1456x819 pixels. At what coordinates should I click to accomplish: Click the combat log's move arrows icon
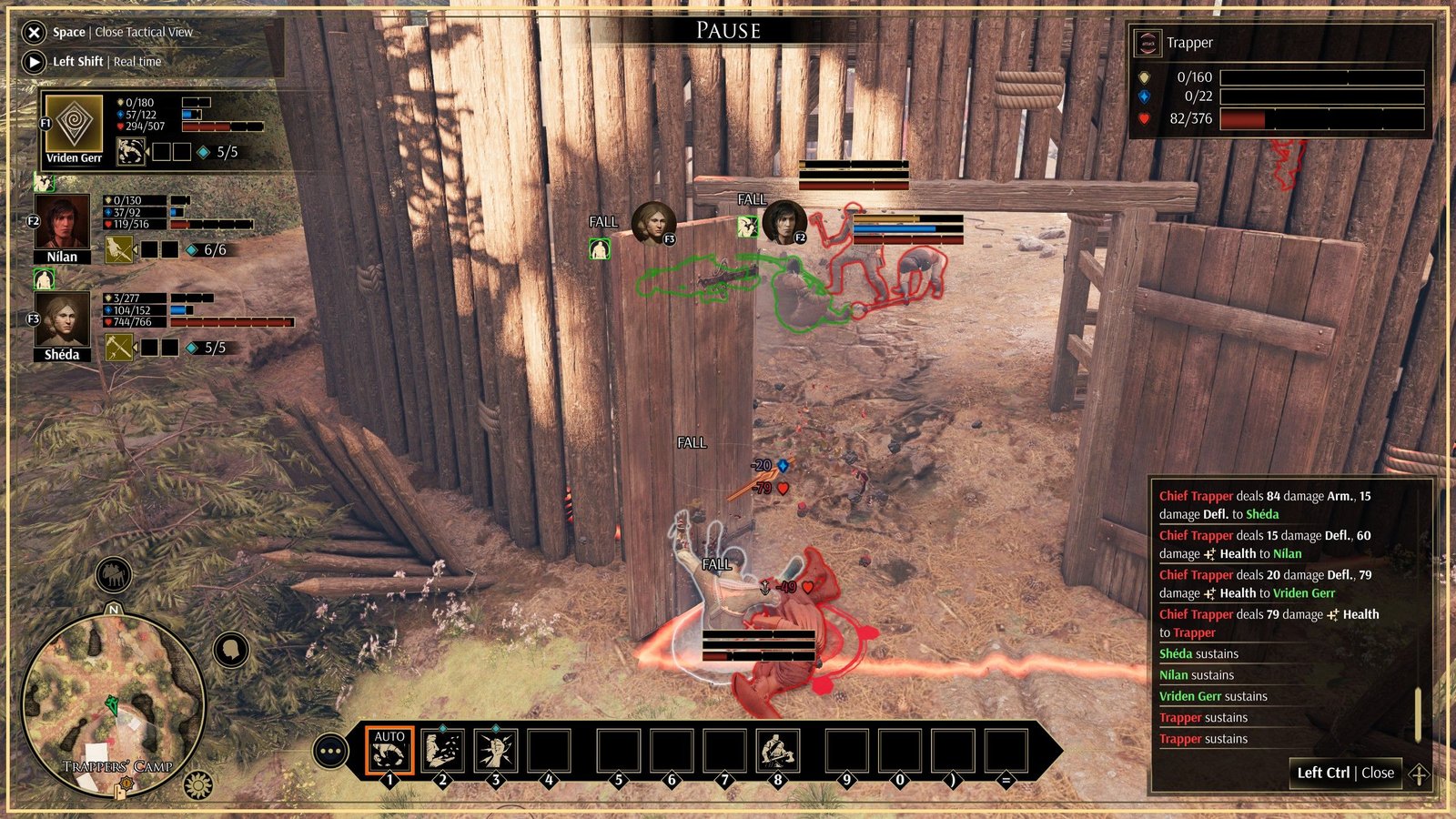click(x=1419, y=774)
